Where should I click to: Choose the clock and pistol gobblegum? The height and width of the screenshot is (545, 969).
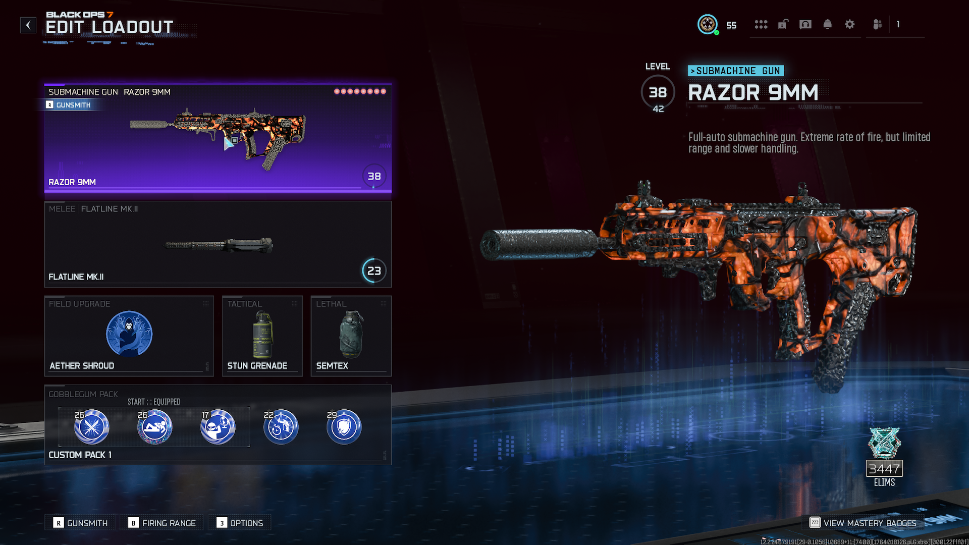(280, 428)
